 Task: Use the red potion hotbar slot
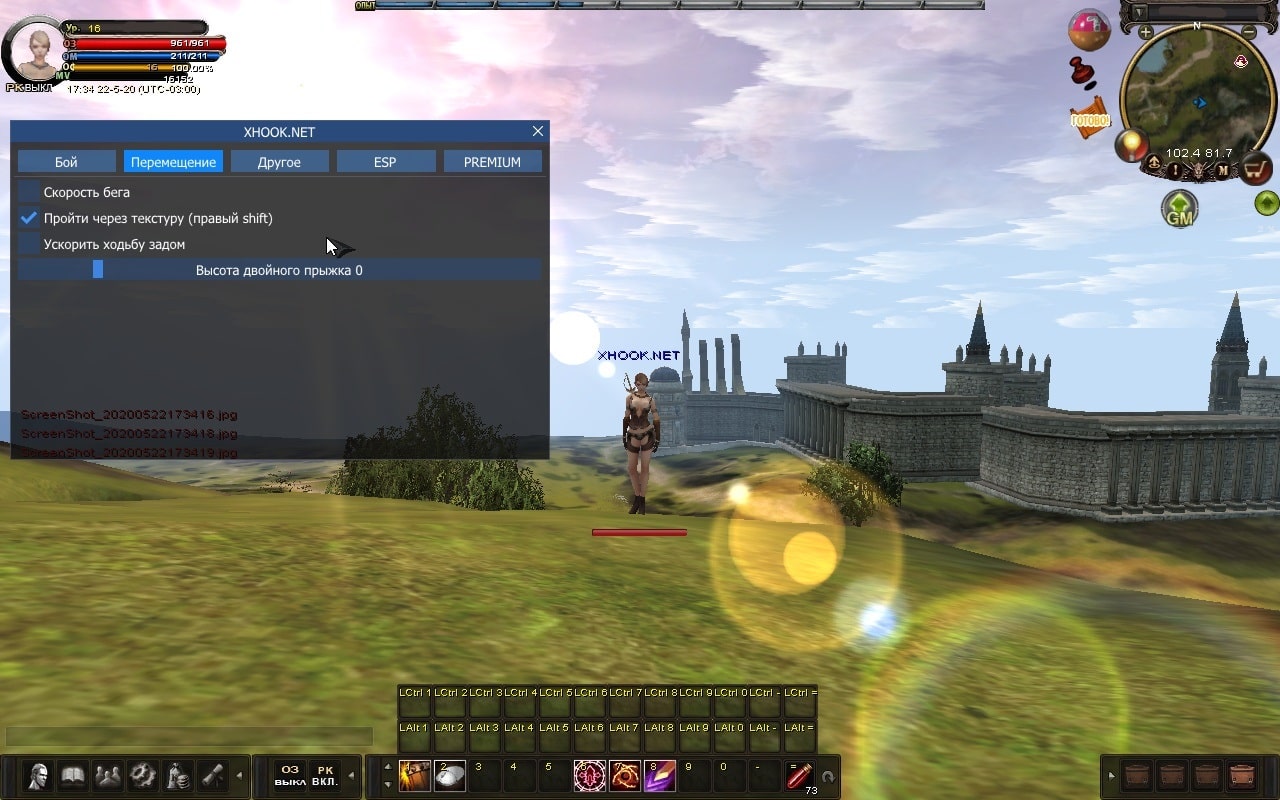click(x=799, y=774)
